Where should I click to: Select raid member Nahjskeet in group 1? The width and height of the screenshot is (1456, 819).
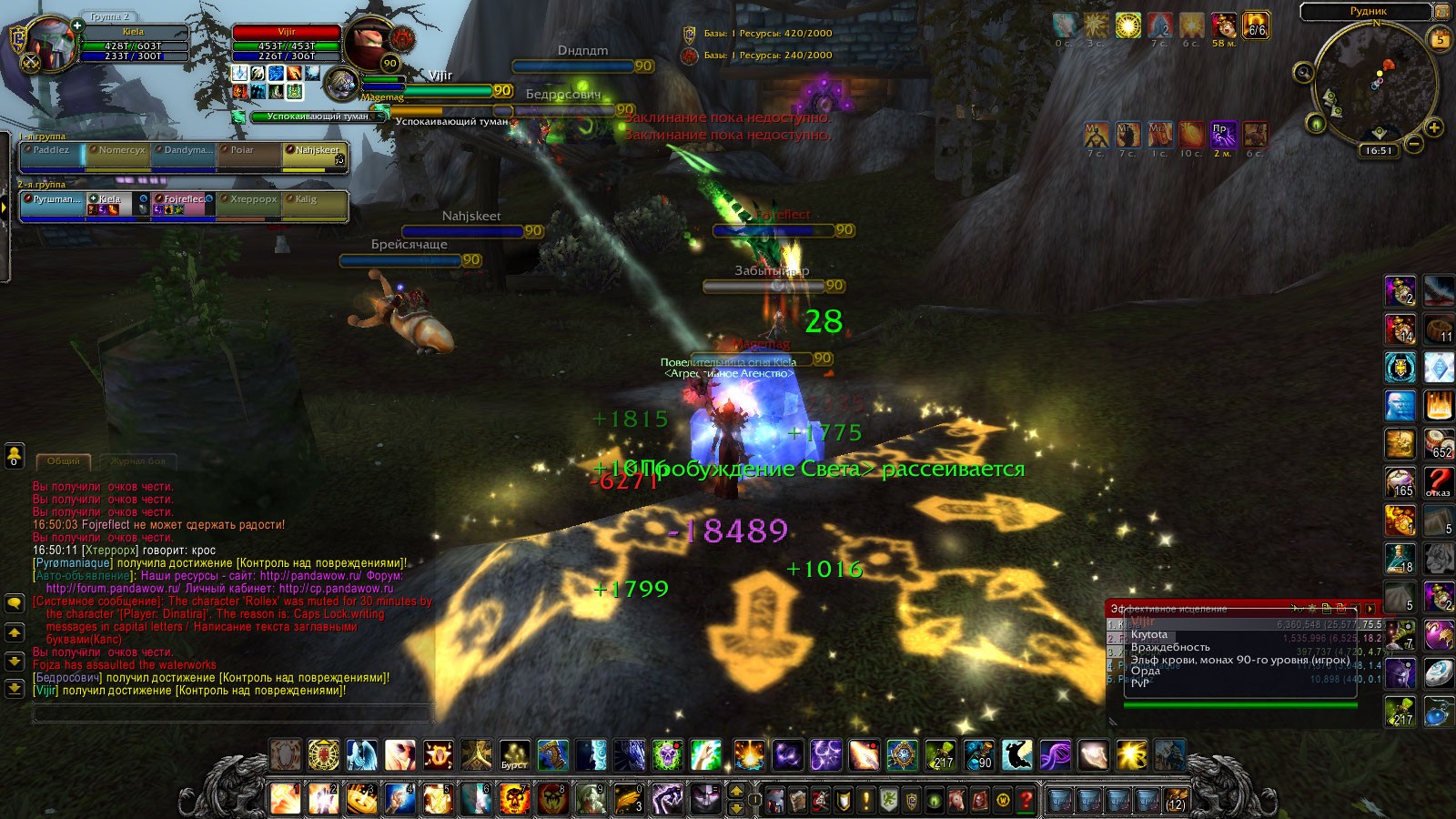315,156
